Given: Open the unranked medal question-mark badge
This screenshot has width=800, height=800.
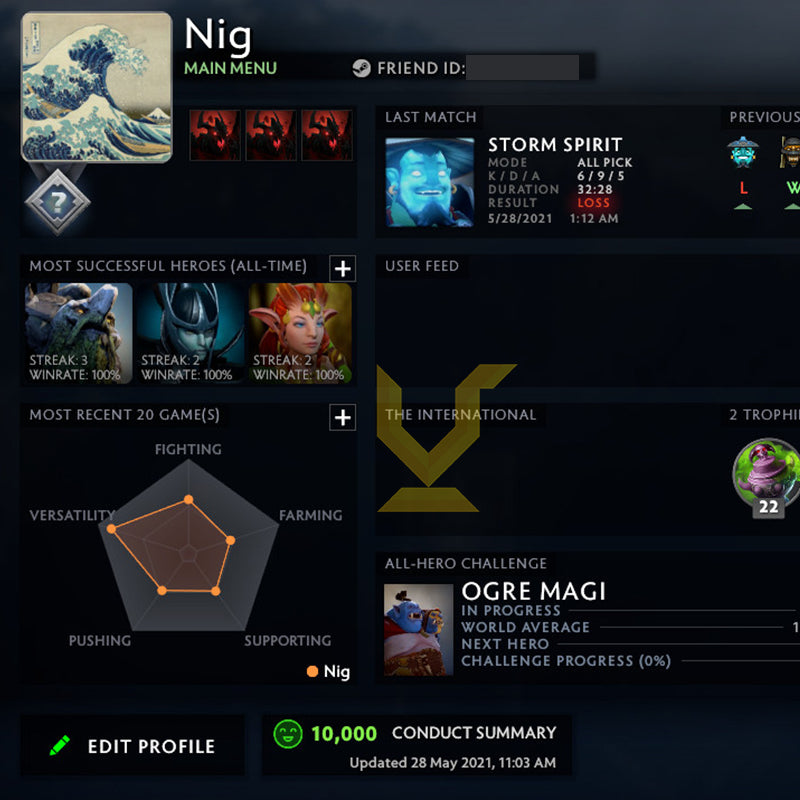Looking at the screenshot, I should [58, 202].
